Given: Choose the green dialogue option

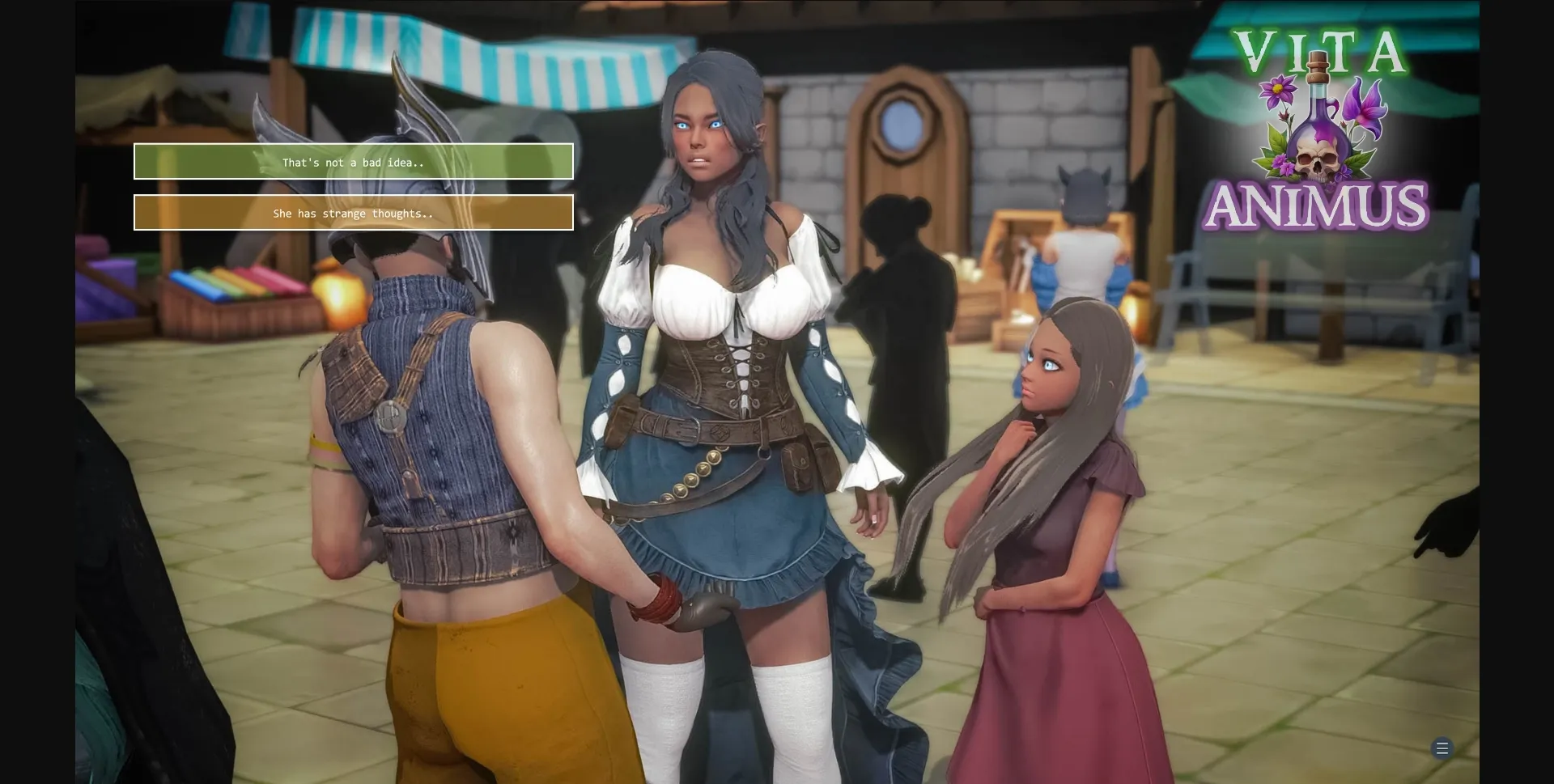Looking at the screenshot, I should [354, 162].
